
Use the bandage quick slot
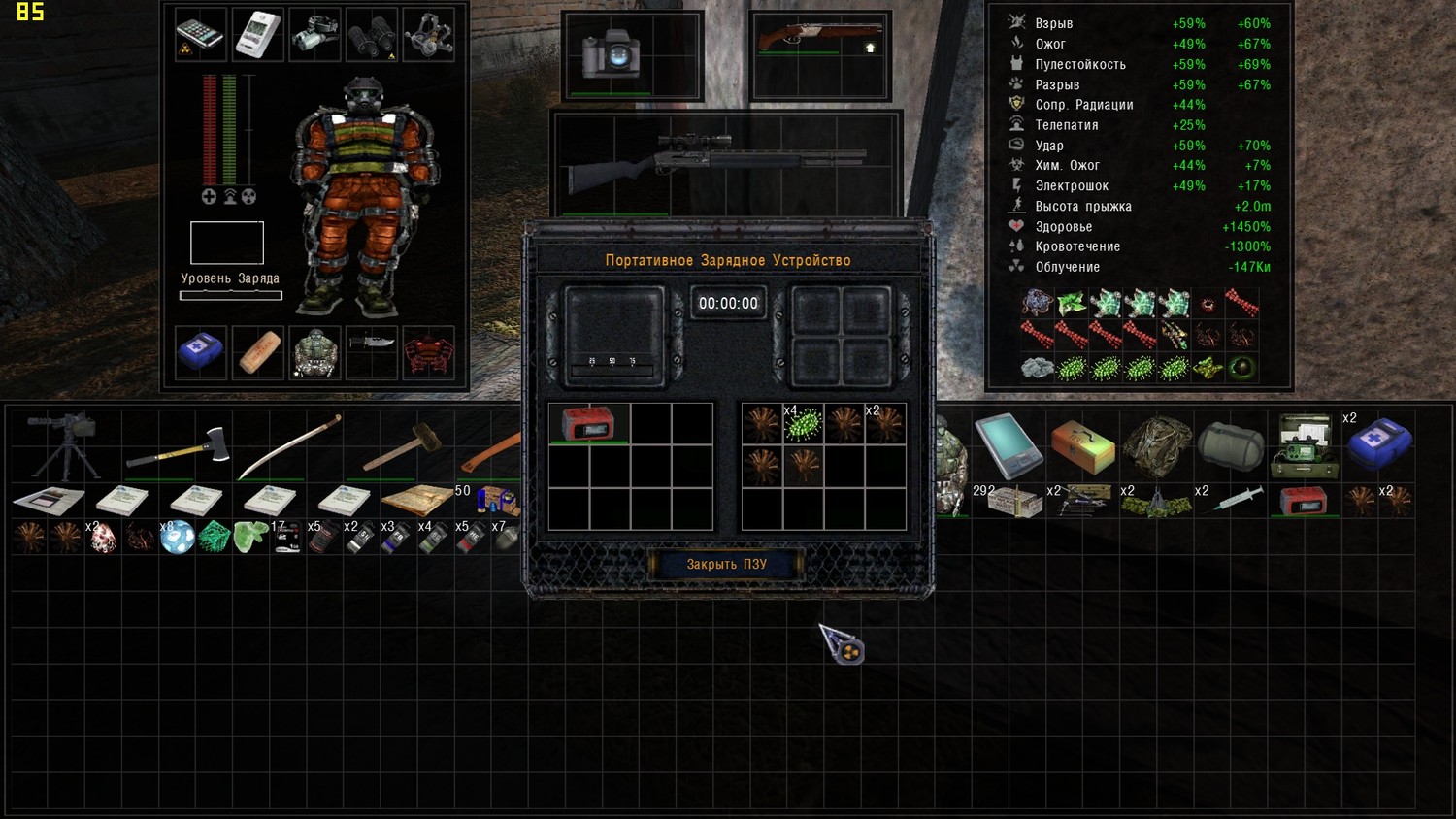click(x=259, y=352)
